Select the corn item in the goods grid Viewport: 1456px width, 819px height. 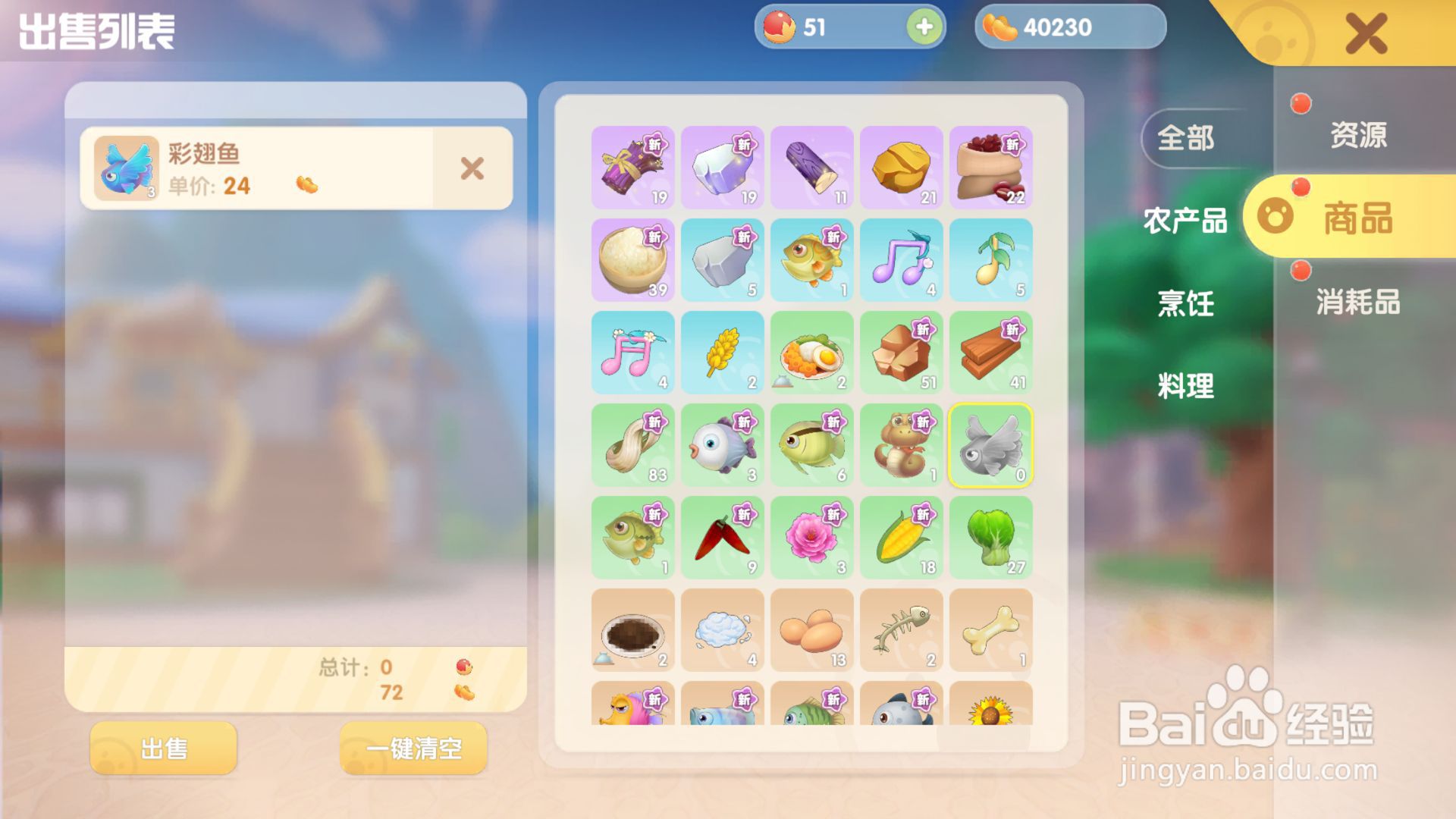click(901, 538)
